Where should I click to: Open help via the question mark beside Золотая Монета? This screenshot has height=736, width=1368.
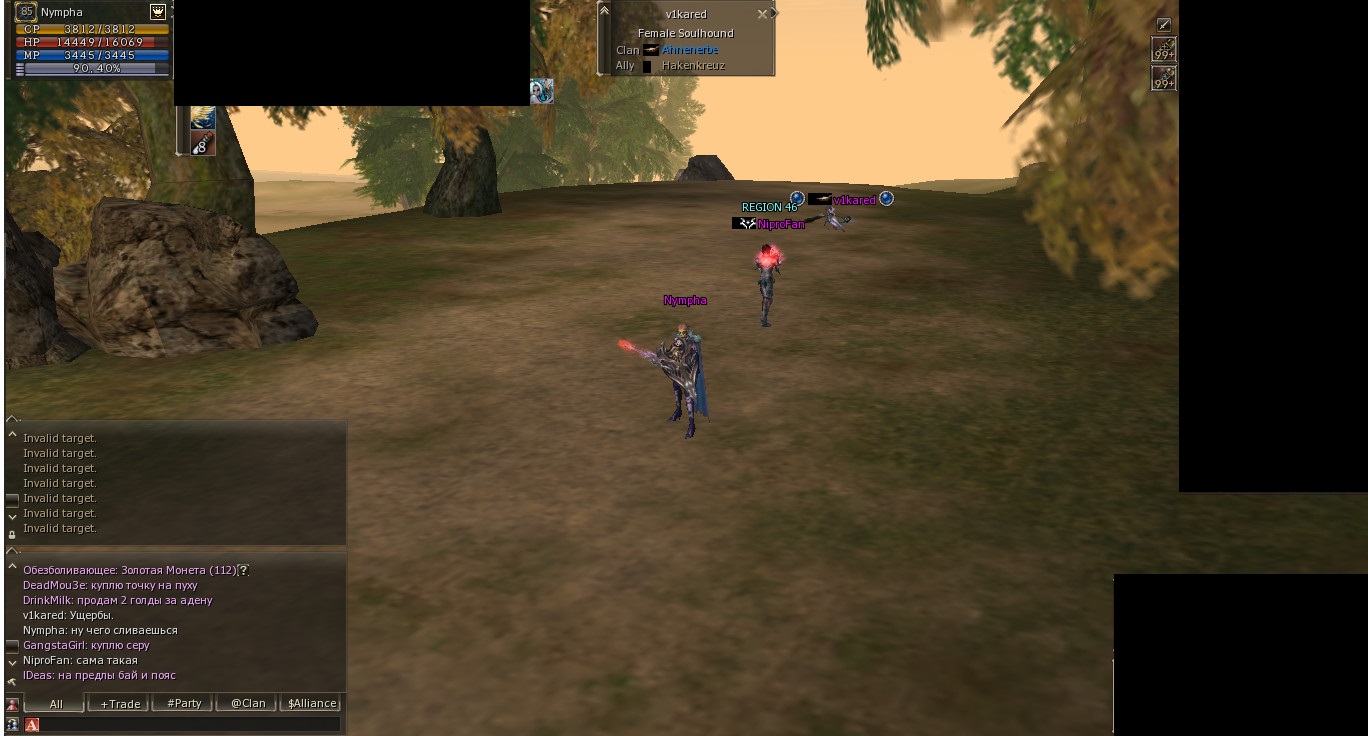coord(242,568)
